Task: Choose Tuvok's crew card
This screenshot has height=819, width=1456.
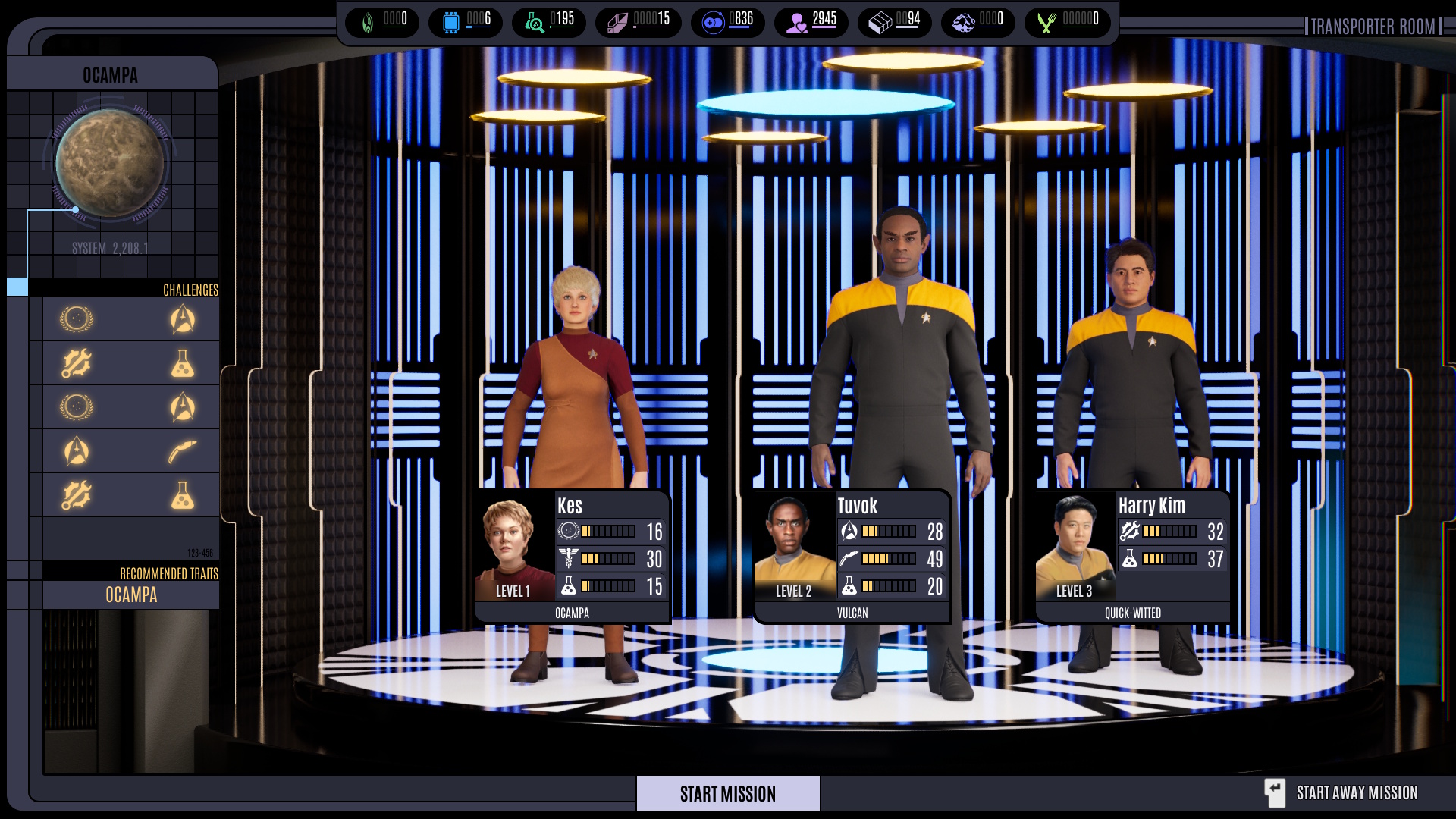Action: pyautogui.click(x=852, y=557)
